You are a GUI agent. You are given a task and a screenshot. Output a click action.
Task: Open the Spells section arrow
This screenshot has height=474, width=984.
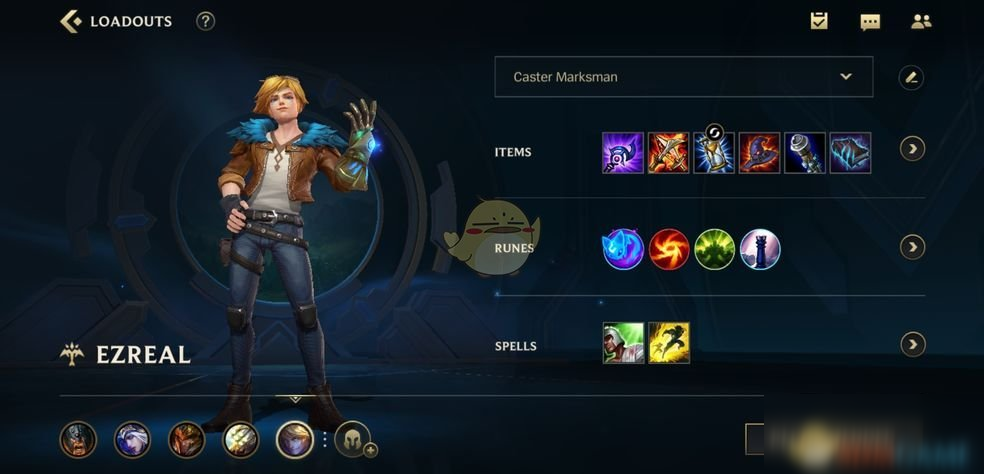(912, 345)
